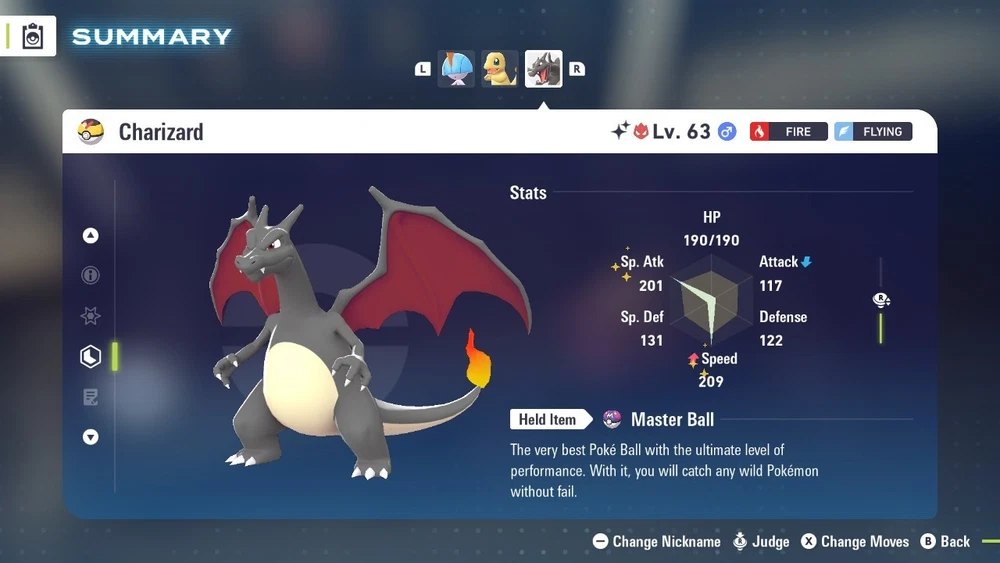Click the down arrow on the page selector

(x=91, y=437)
